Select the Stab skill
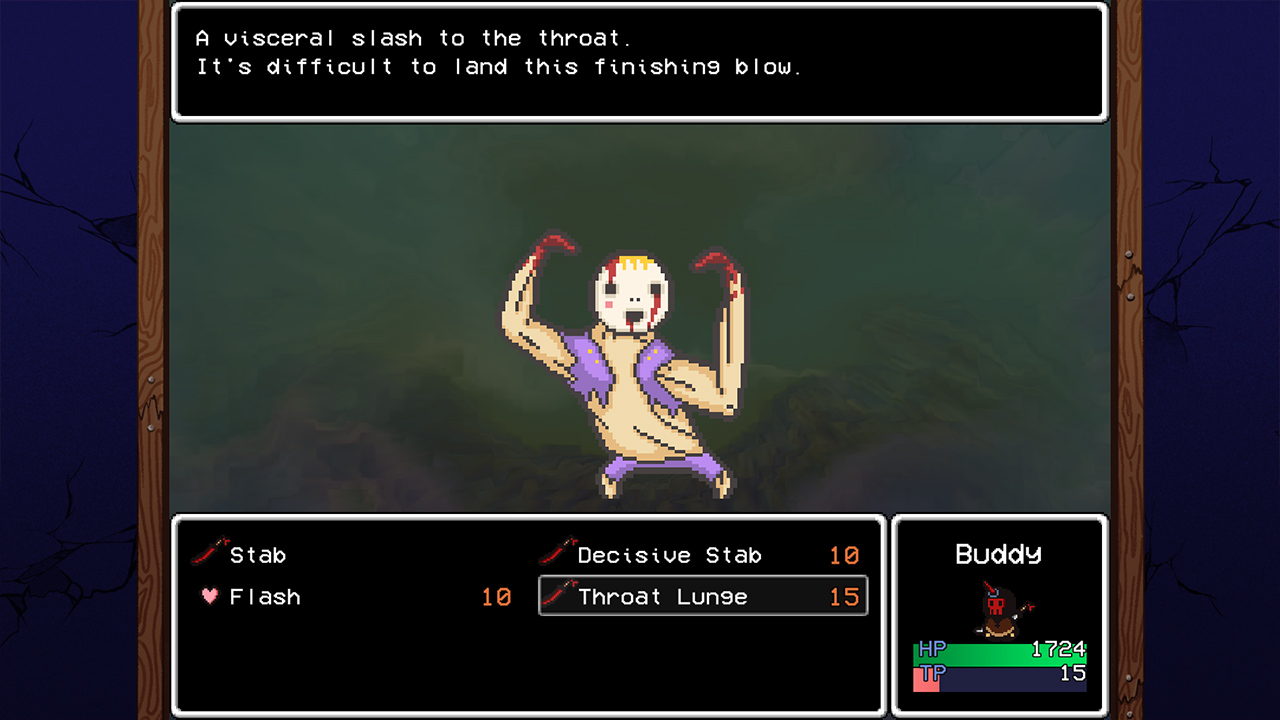 click(257, 554)
